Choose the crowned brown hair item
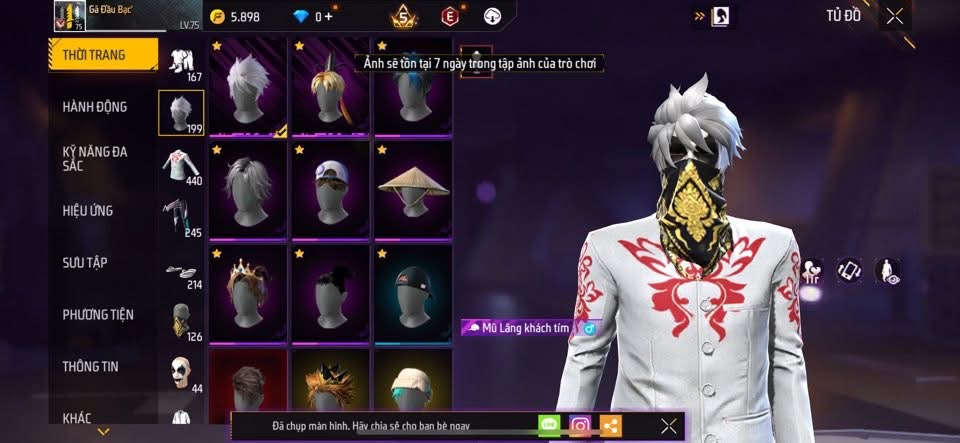The width and height of the screenshot is (960, 443). coord(249,293)
